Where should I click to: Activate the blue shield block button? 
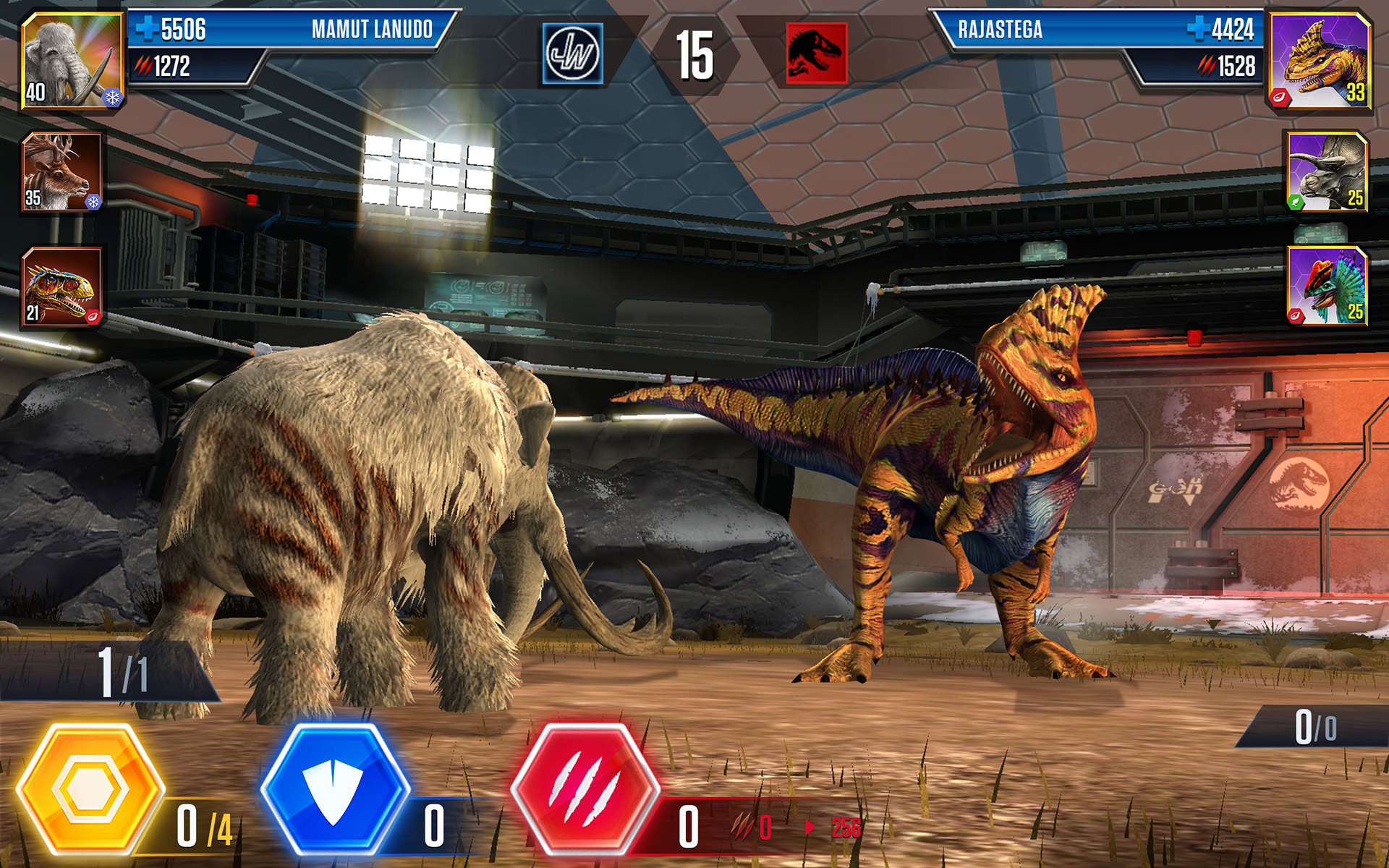(x=334, y=790)
